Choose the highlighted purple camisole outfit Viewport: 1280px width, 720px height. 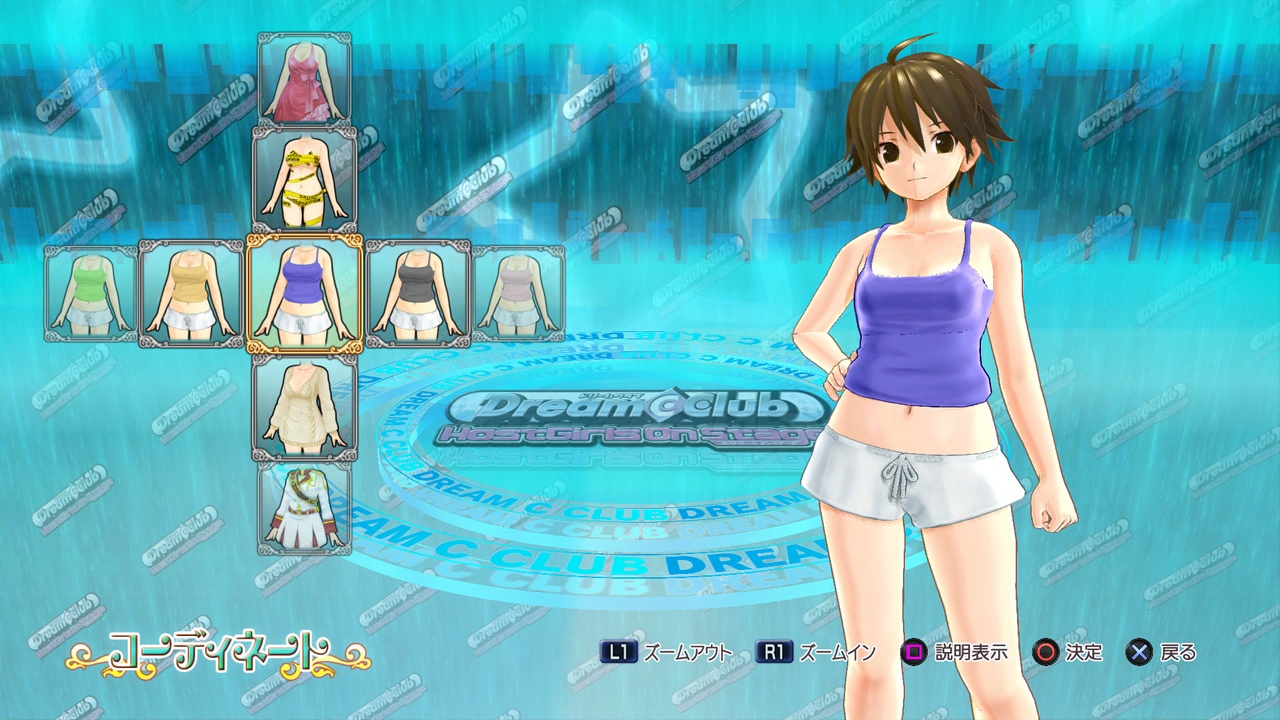point(305,294)
